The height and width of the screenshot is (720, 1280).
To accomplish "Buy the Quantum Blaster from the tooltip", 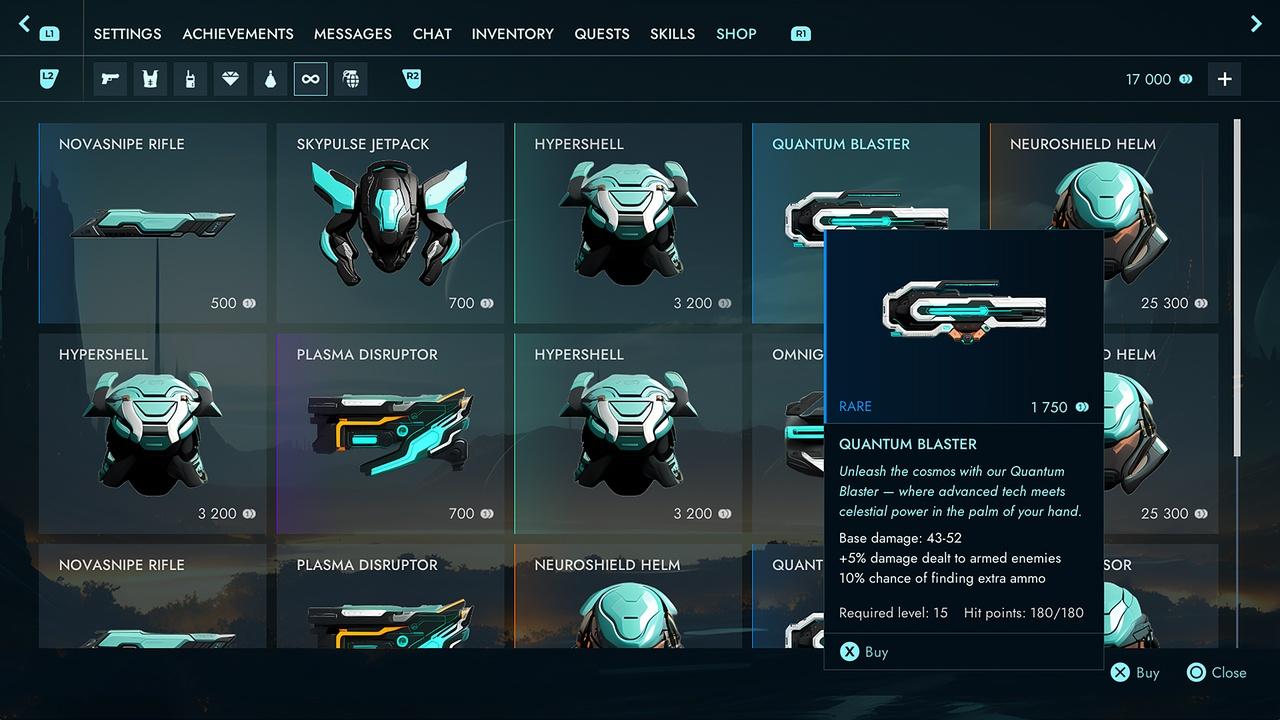I will click(x=864, y=652).
